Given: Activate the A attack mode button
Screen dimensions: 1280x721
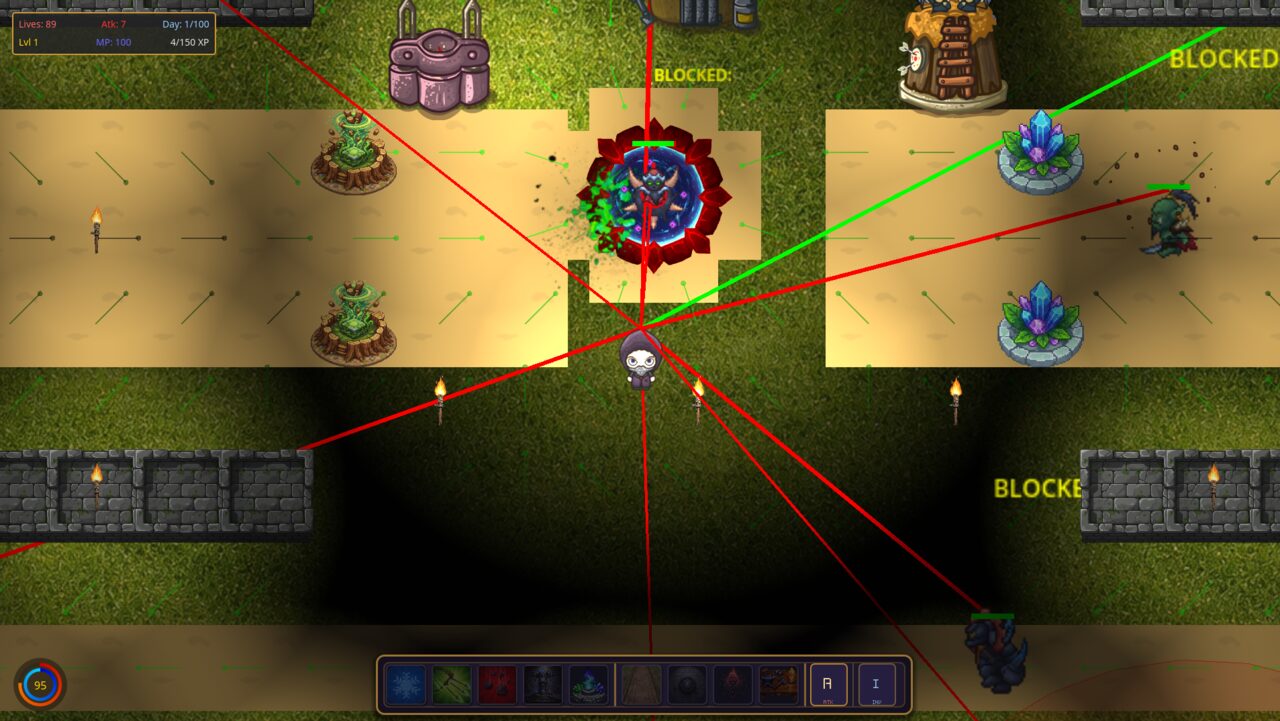Looking at the screenshot, I should pos(826,686).
